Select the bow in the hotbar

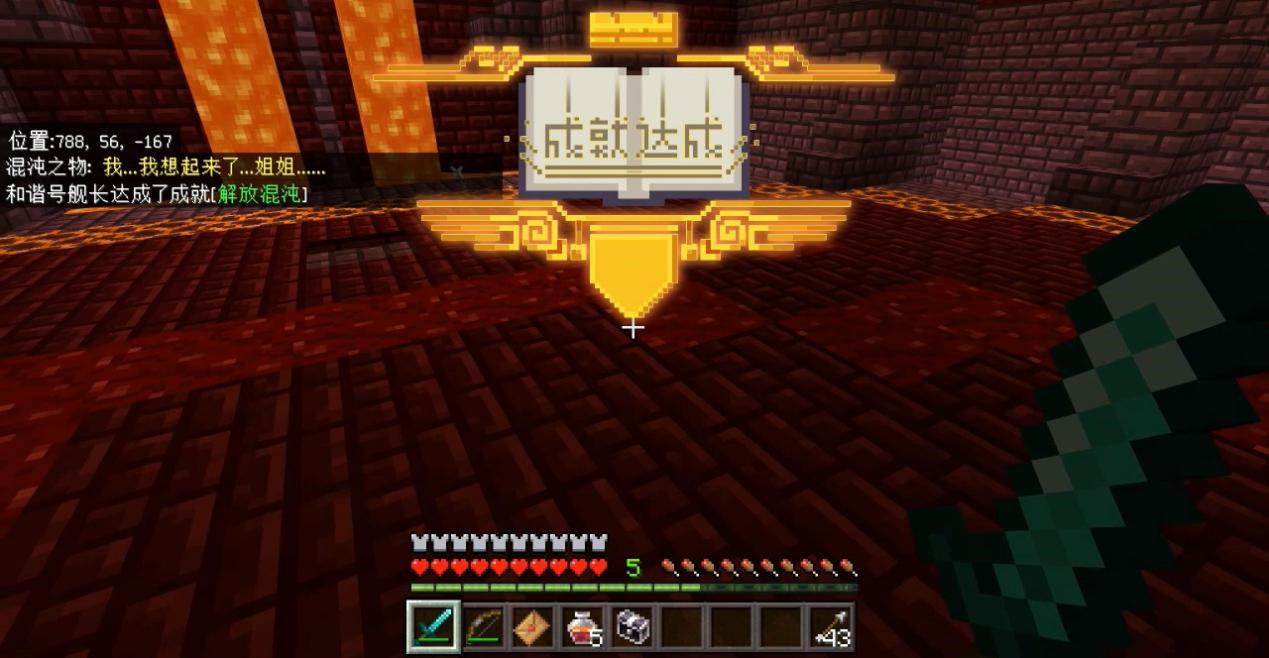483,628
